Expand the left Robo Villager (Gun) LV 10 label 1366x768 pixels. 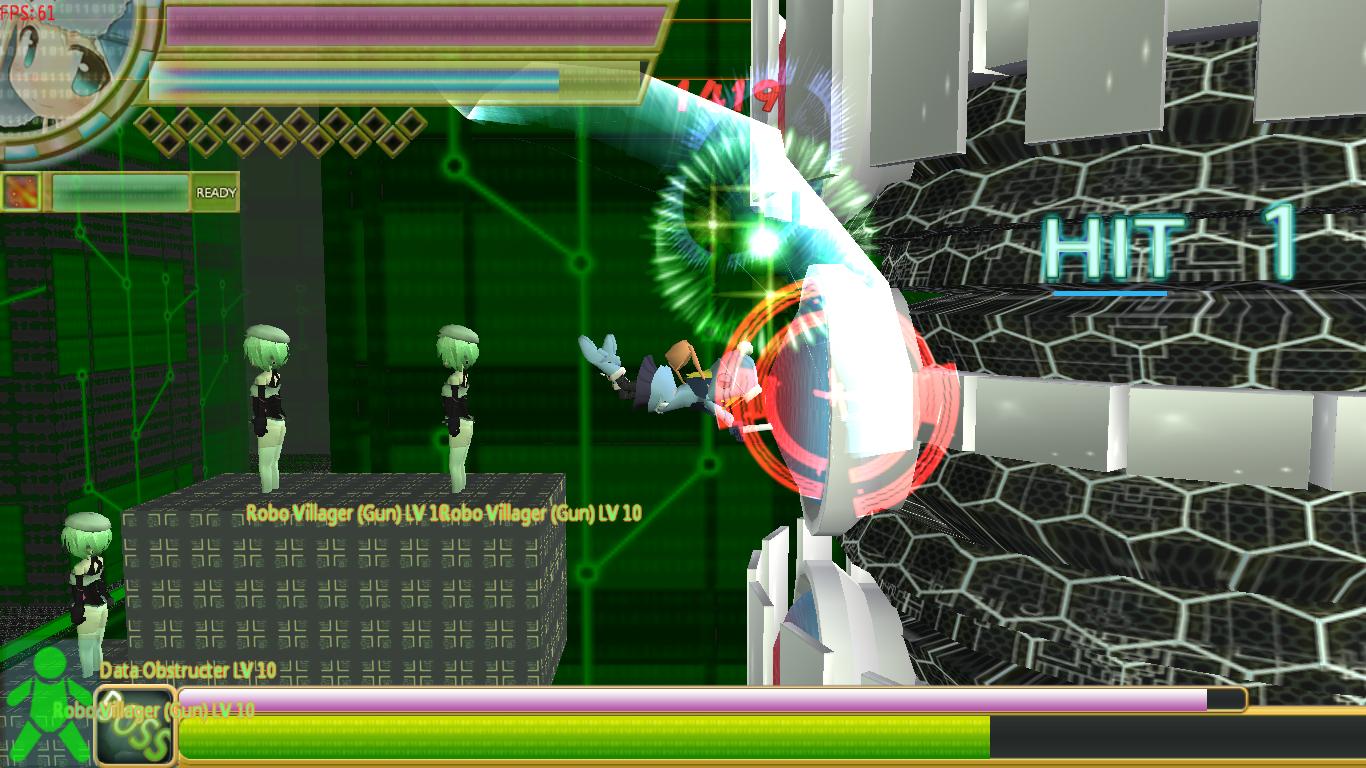coord(347,513)
